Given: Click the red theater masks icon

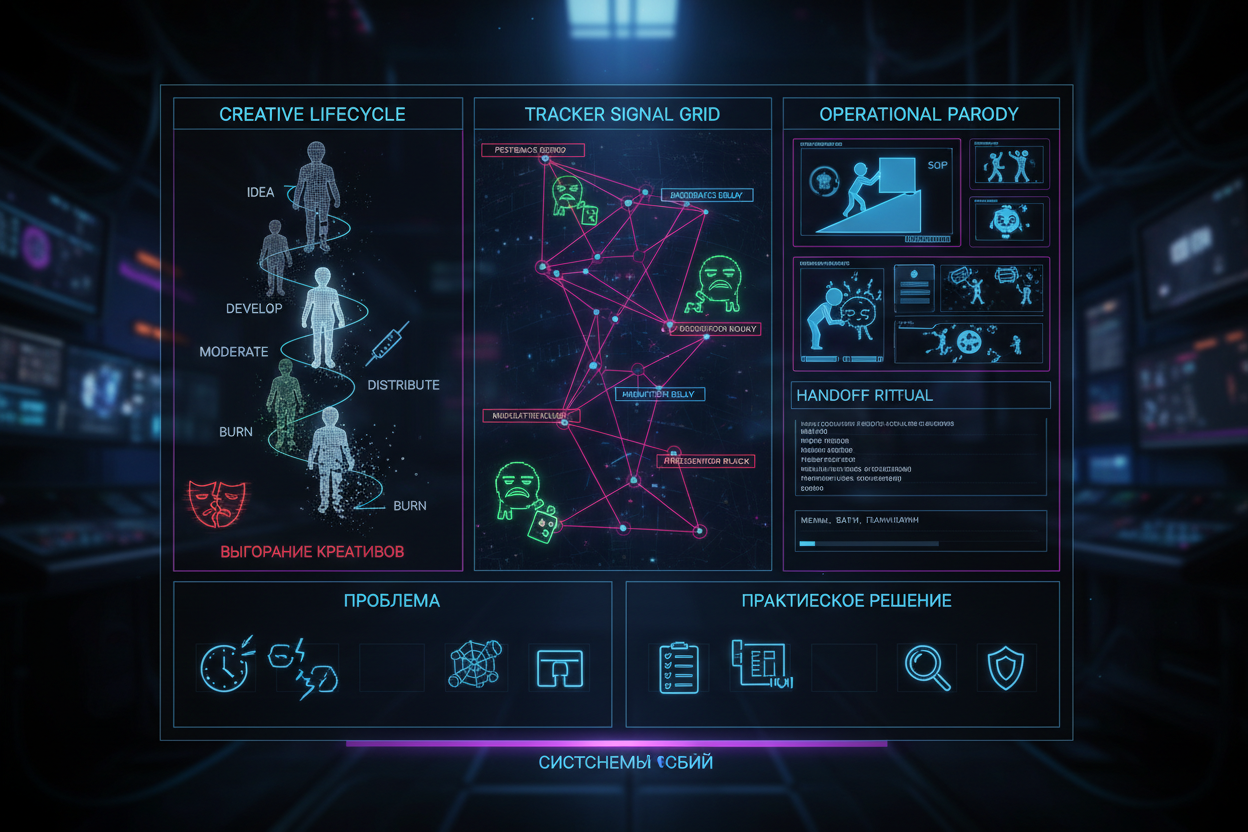Looking at the screenshot, I should tap(217, 502).
